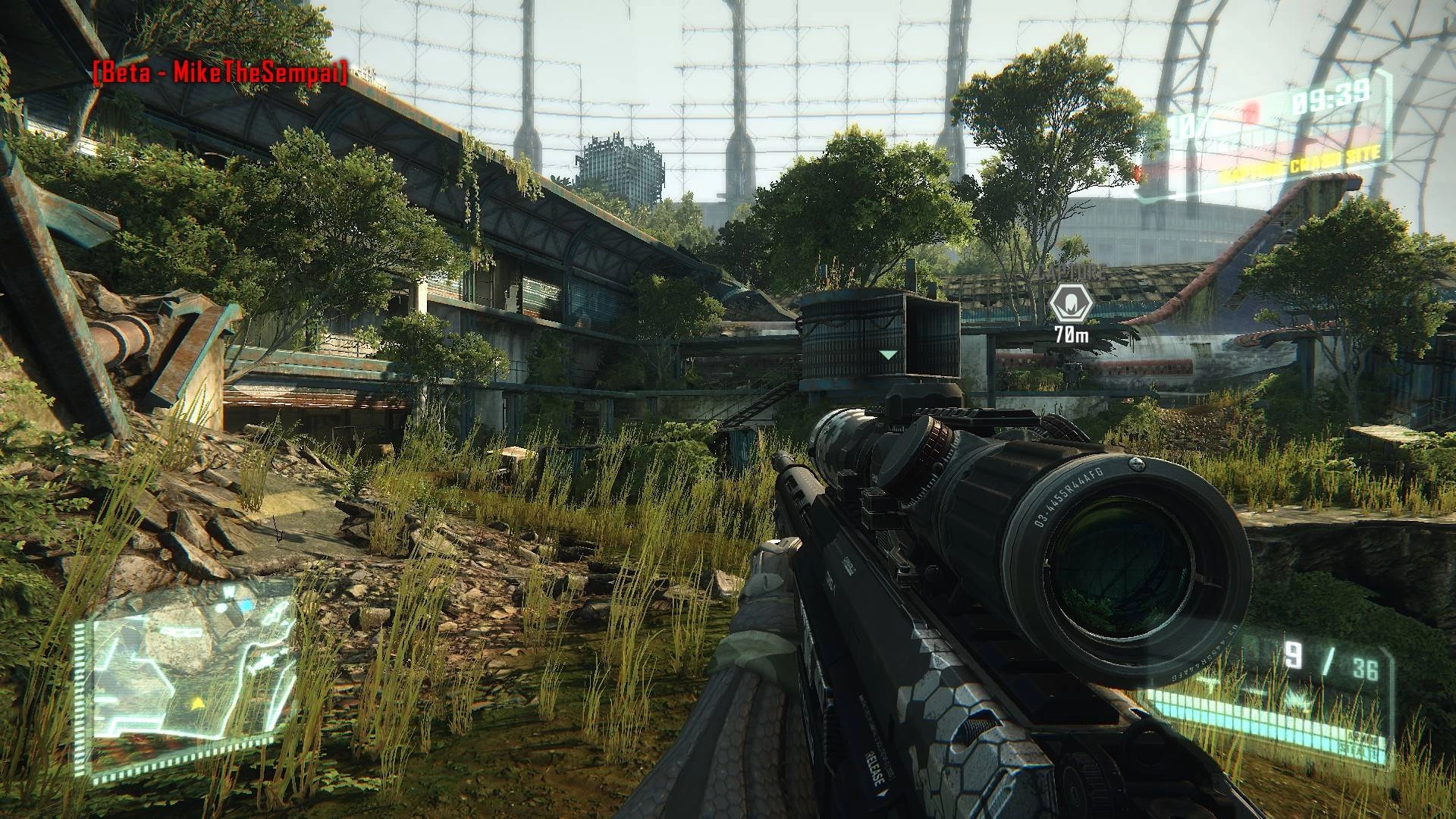Select the Beta - MikeTheSempai name tag
Viewport: 1456px width, 819px height.
click(x=220, y=73)
